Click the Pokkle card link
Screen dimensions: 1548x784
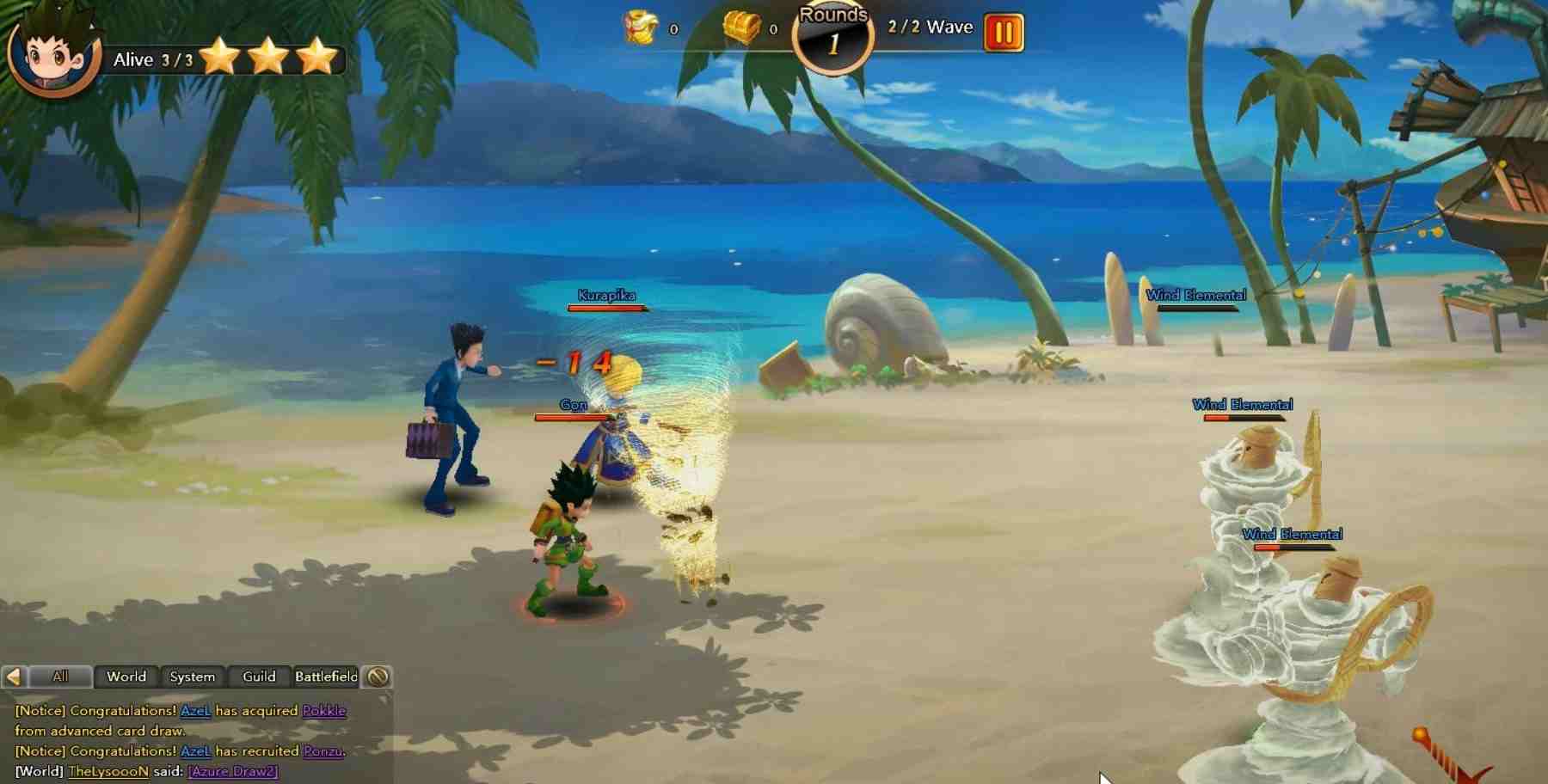322,711
